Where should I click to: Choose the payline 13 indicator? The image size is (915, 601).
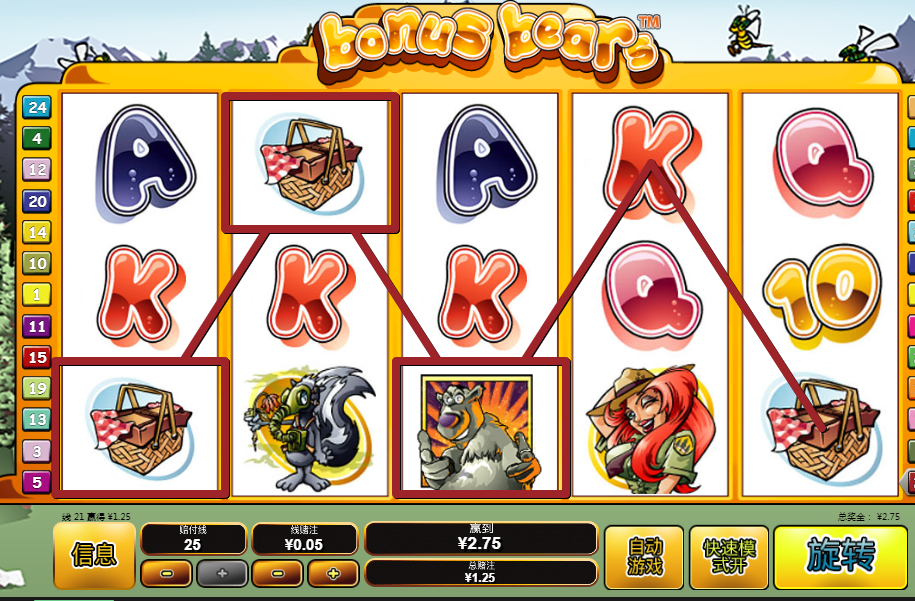pos(37,420)
